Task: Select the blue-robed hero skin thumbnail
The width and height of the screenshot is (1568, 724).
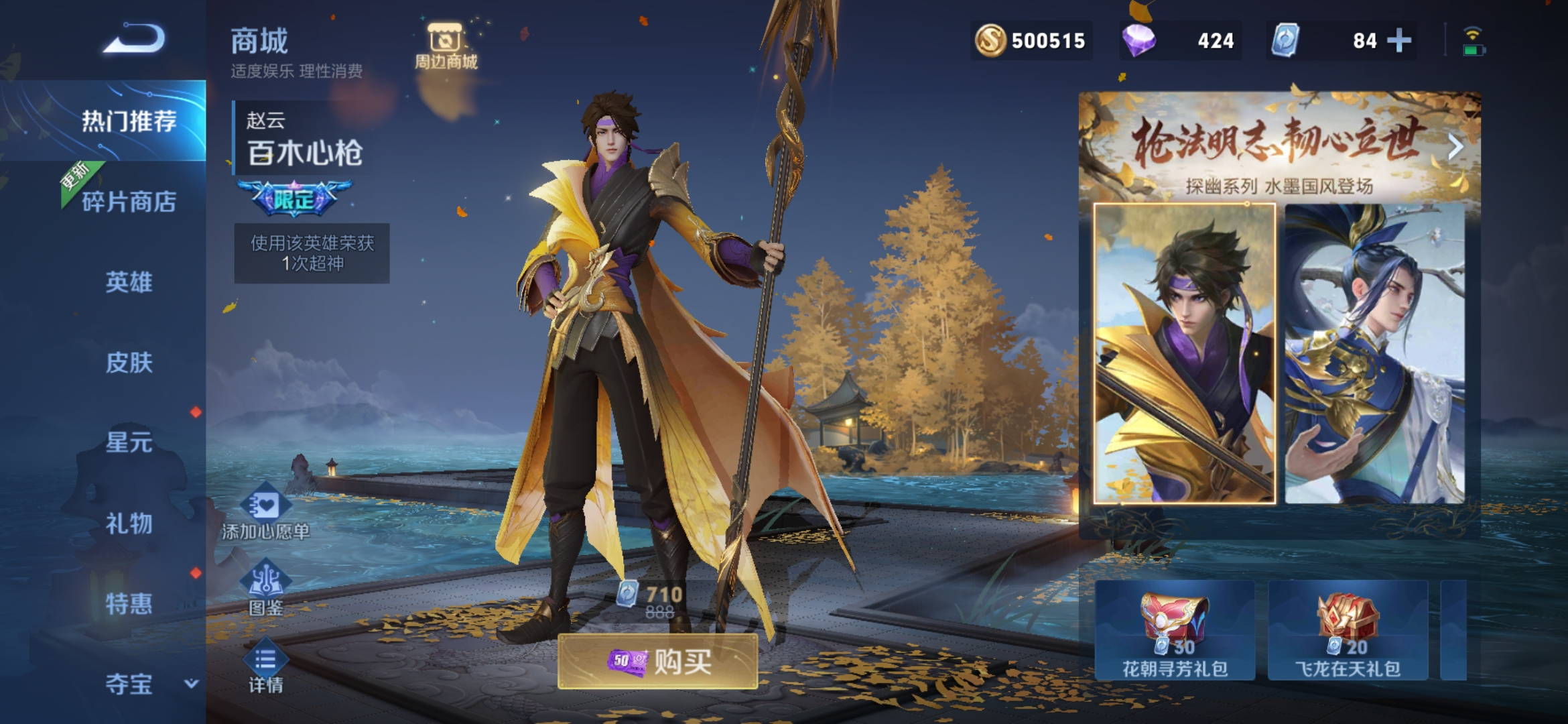Action: coord(1374,353)
